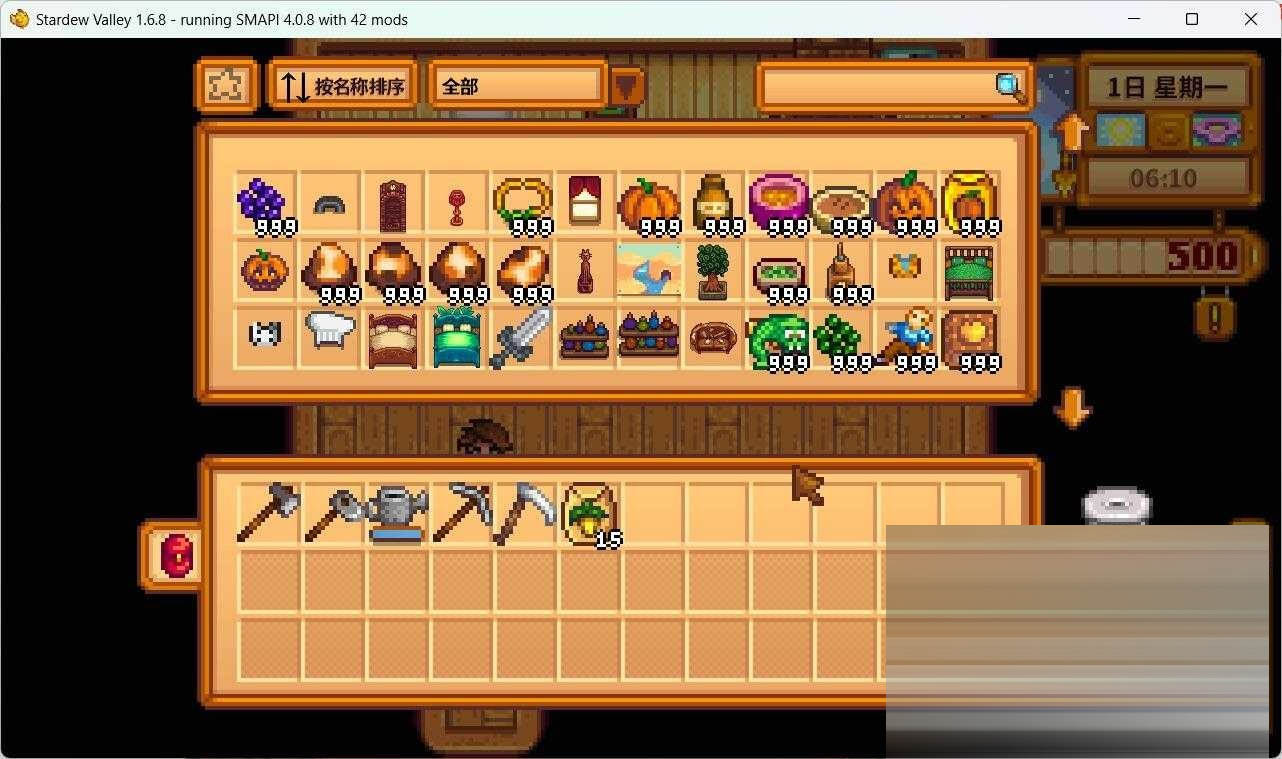The width and height of the screenshot is (1282, 759).
Task: Click the 按名称排序 sort button
Action: click(342, 85)
